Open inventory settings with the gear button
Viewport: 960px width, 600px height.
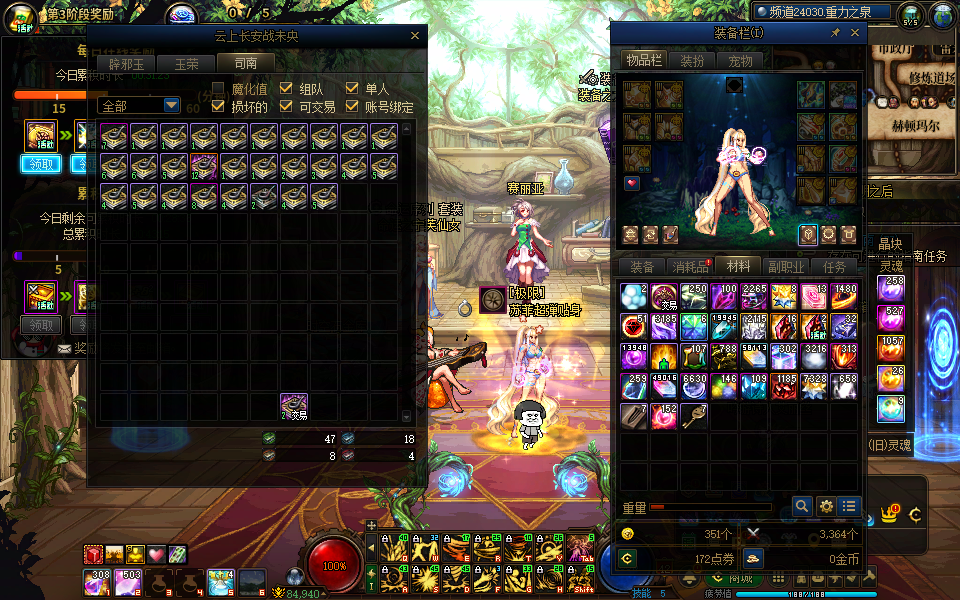coord(826,507)
